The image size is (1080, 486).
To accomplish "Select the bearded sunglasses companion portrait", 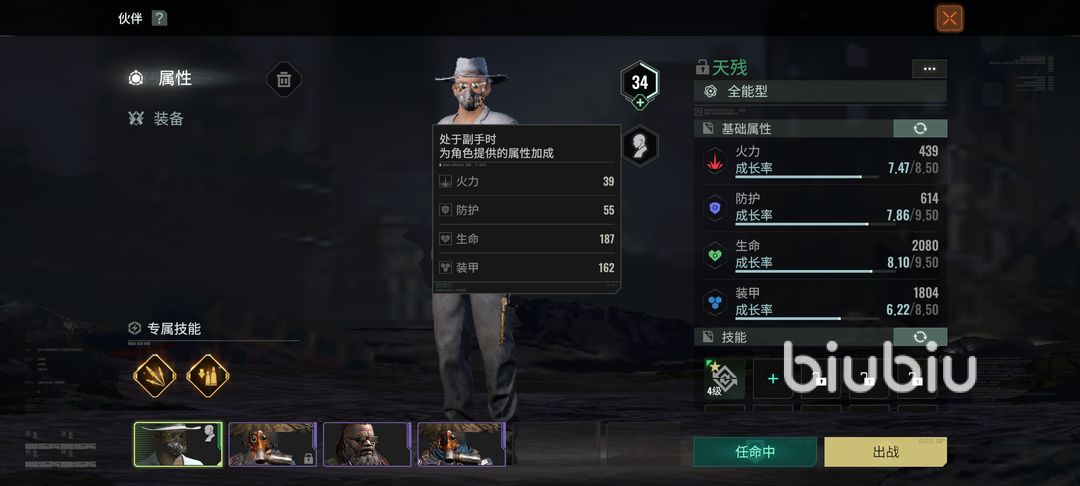I will coord(365,444).
